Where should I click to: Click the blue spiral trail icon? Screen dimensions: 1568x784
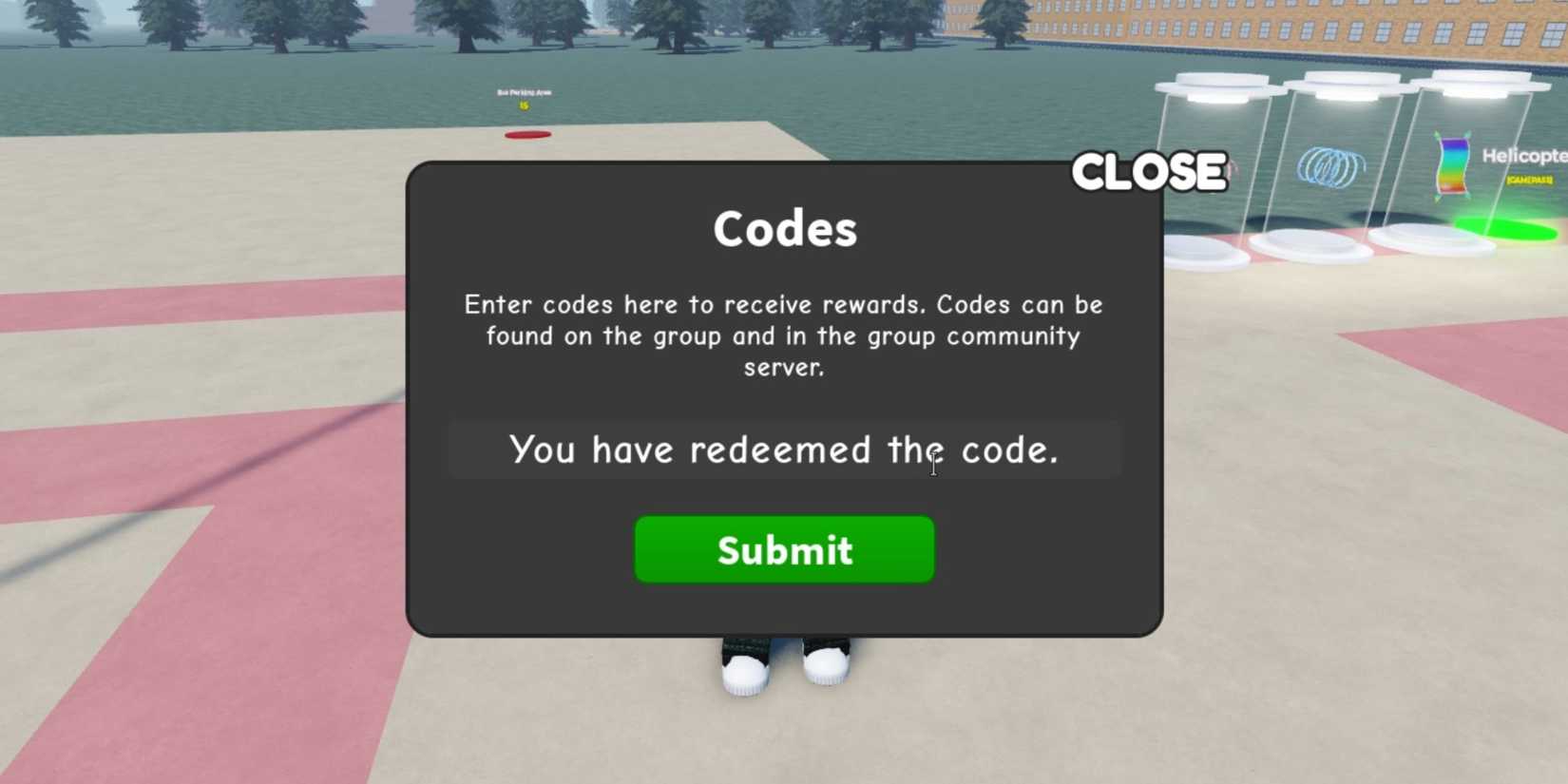(1330, 166)
